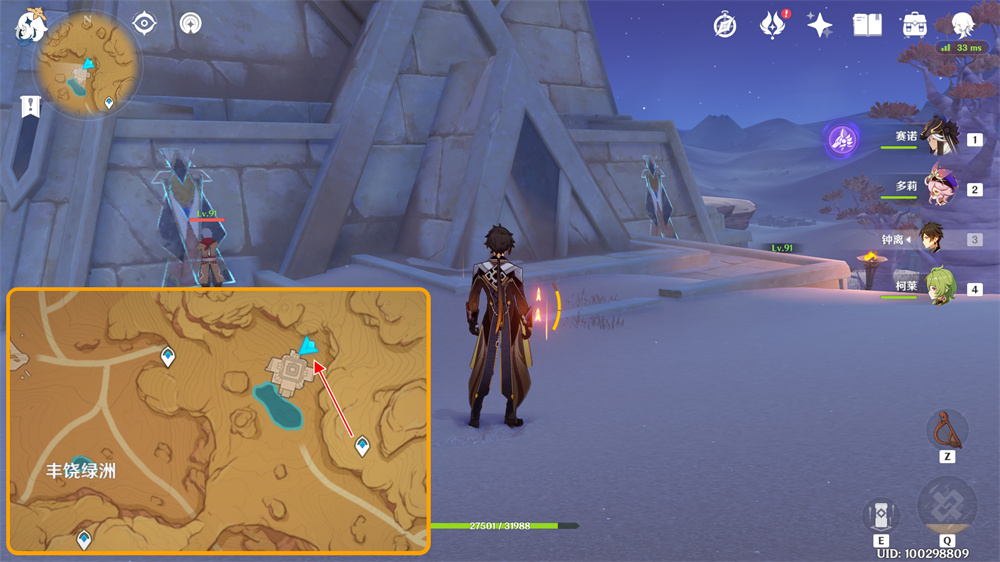
Task: Open the quest banner with exclamation mark
Action: 29,106
